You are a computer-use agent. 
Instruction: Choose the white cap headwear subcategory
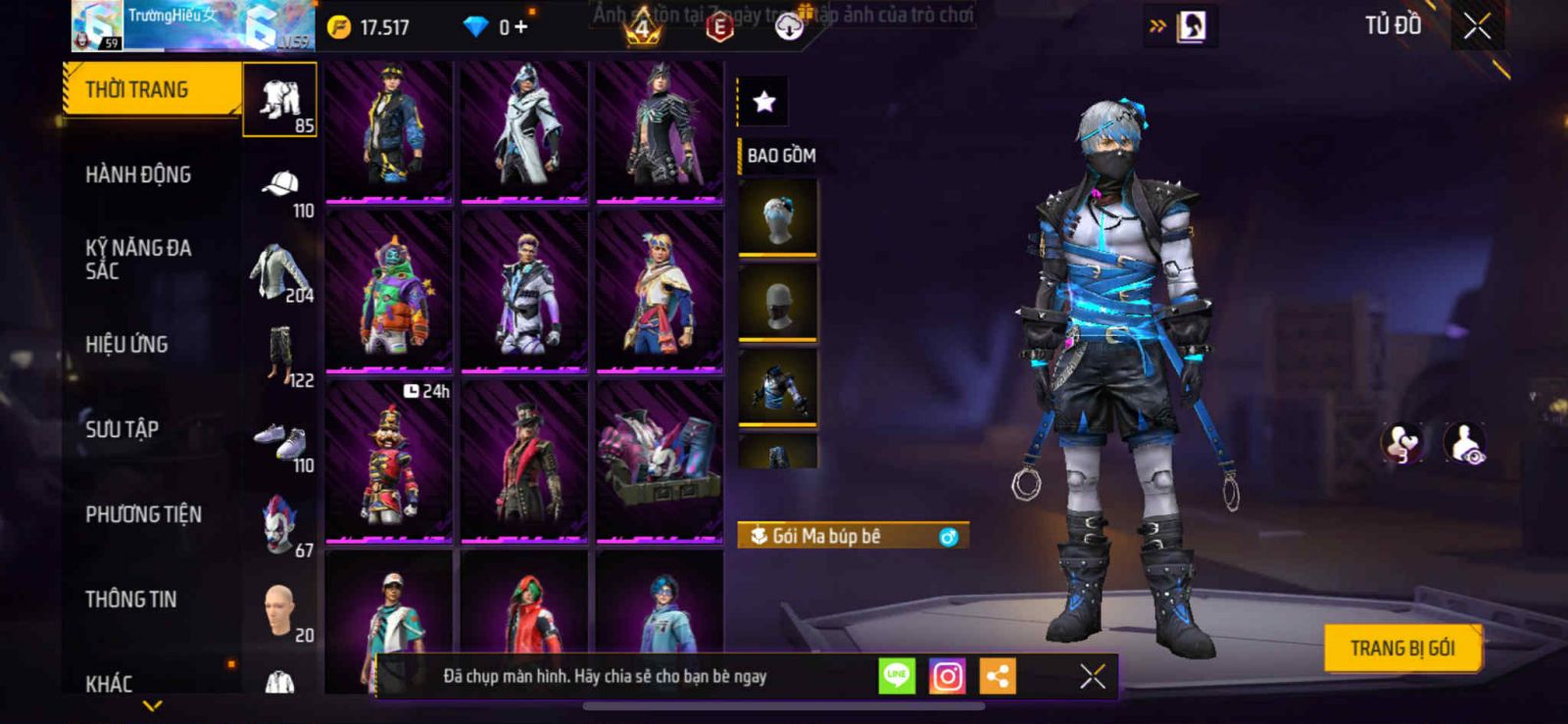(x=281, y=186)
